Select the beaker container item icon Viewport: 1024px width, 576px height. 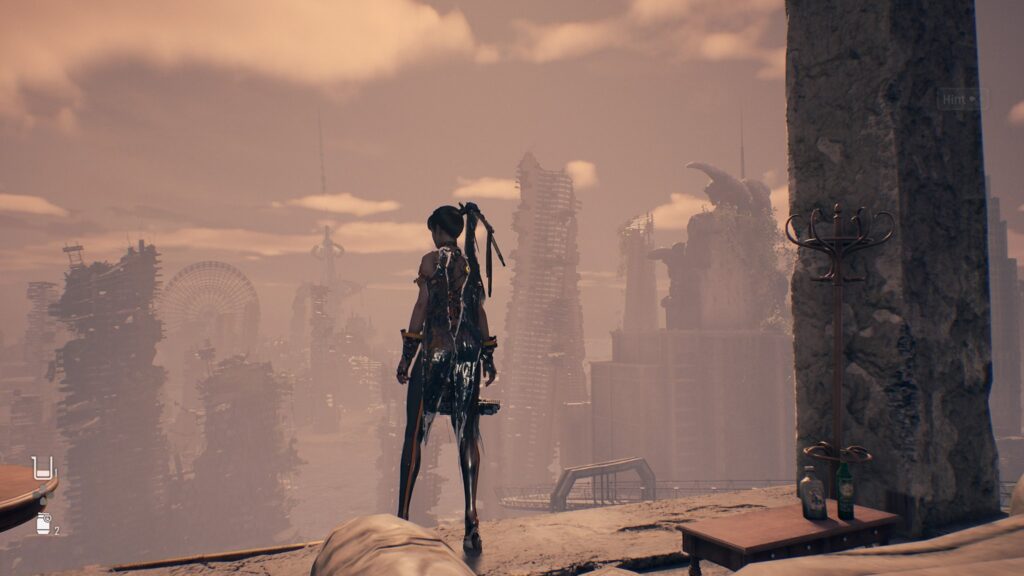point(42,468)
